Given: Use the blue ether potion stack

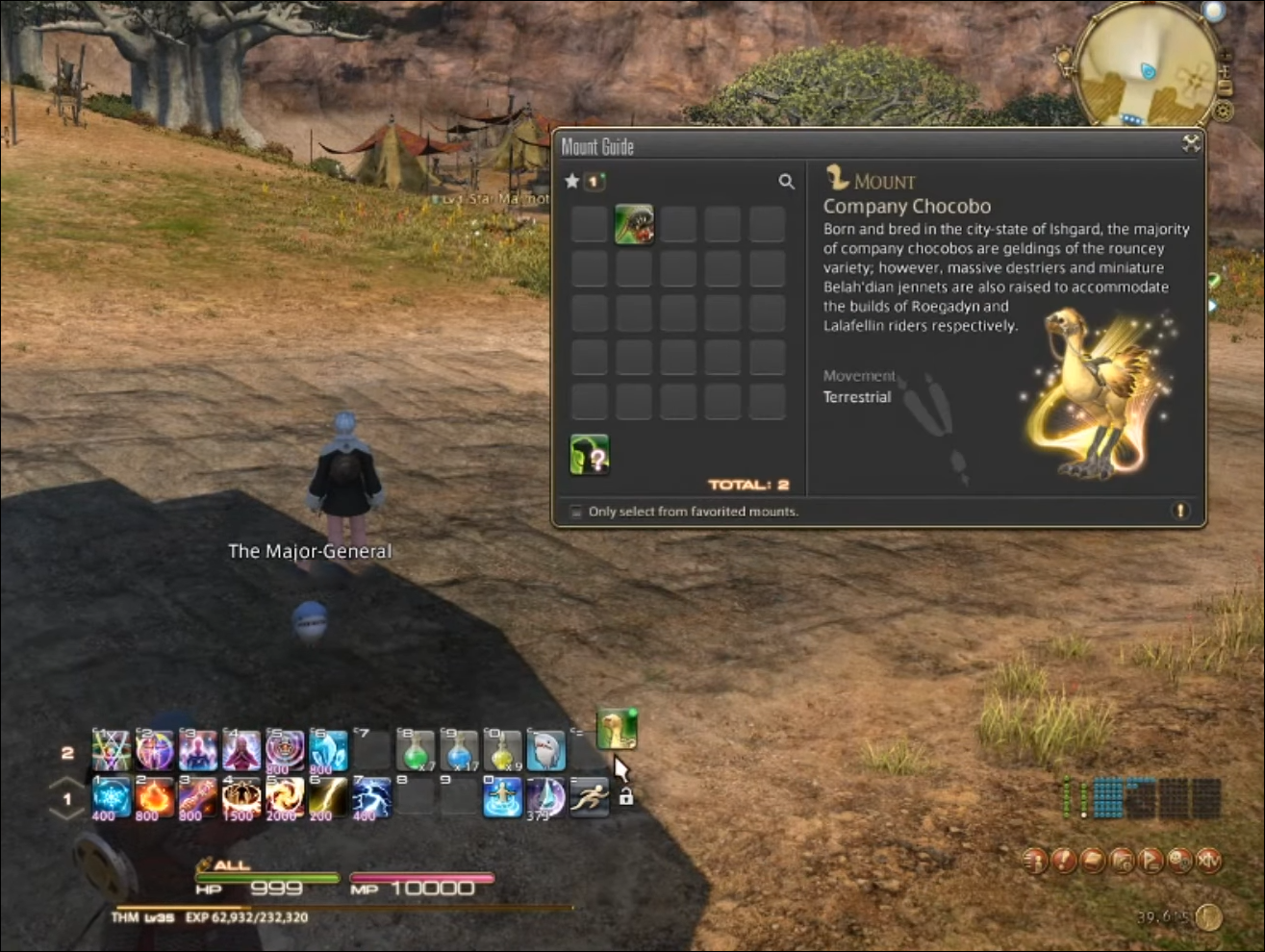Looking at the screenshot, I should [x=460, y=750].
